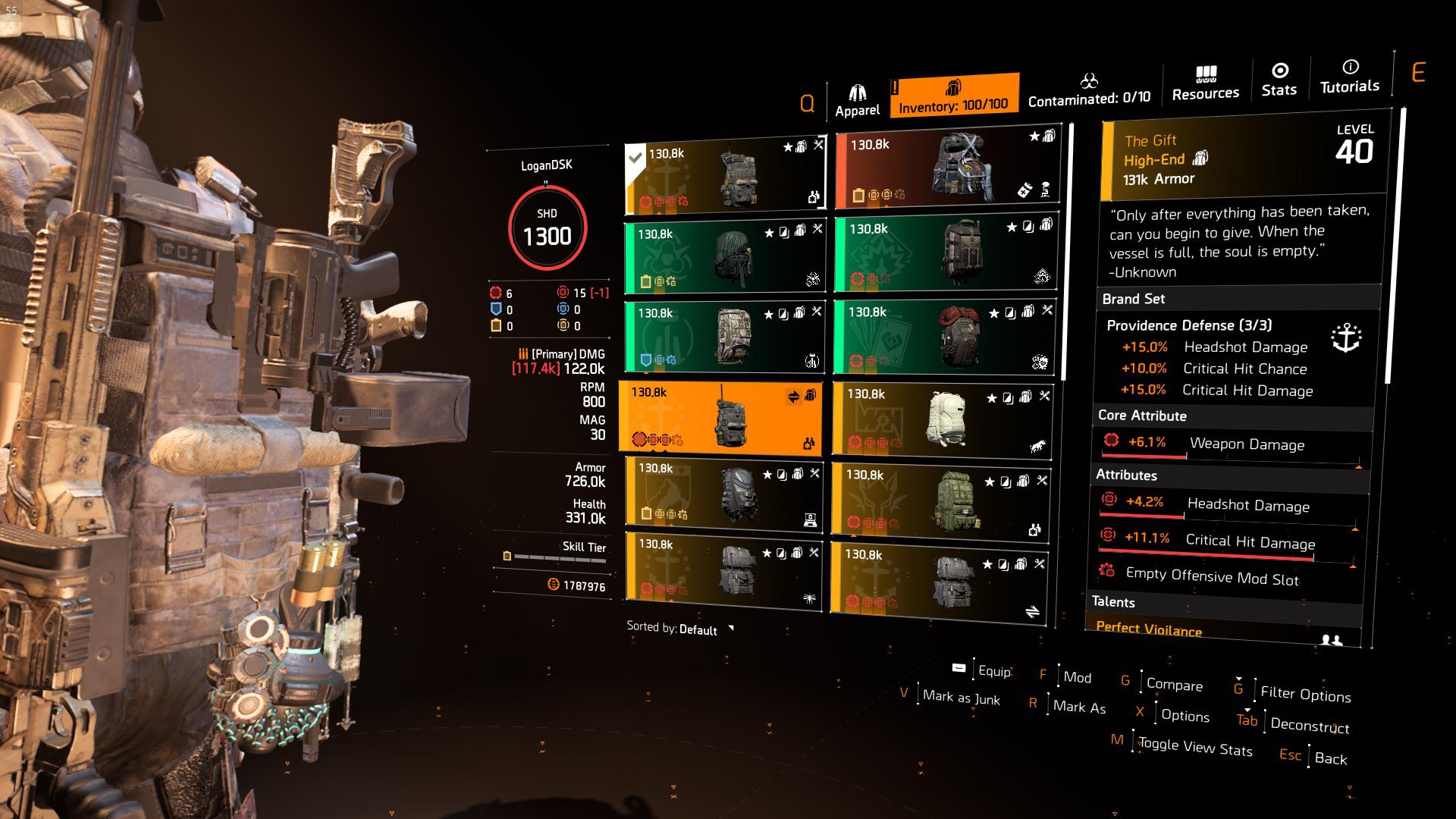Open the Sorted by Default dropdown
The width and height of the screenshot is (1456, 819).
tap(677, 629)
